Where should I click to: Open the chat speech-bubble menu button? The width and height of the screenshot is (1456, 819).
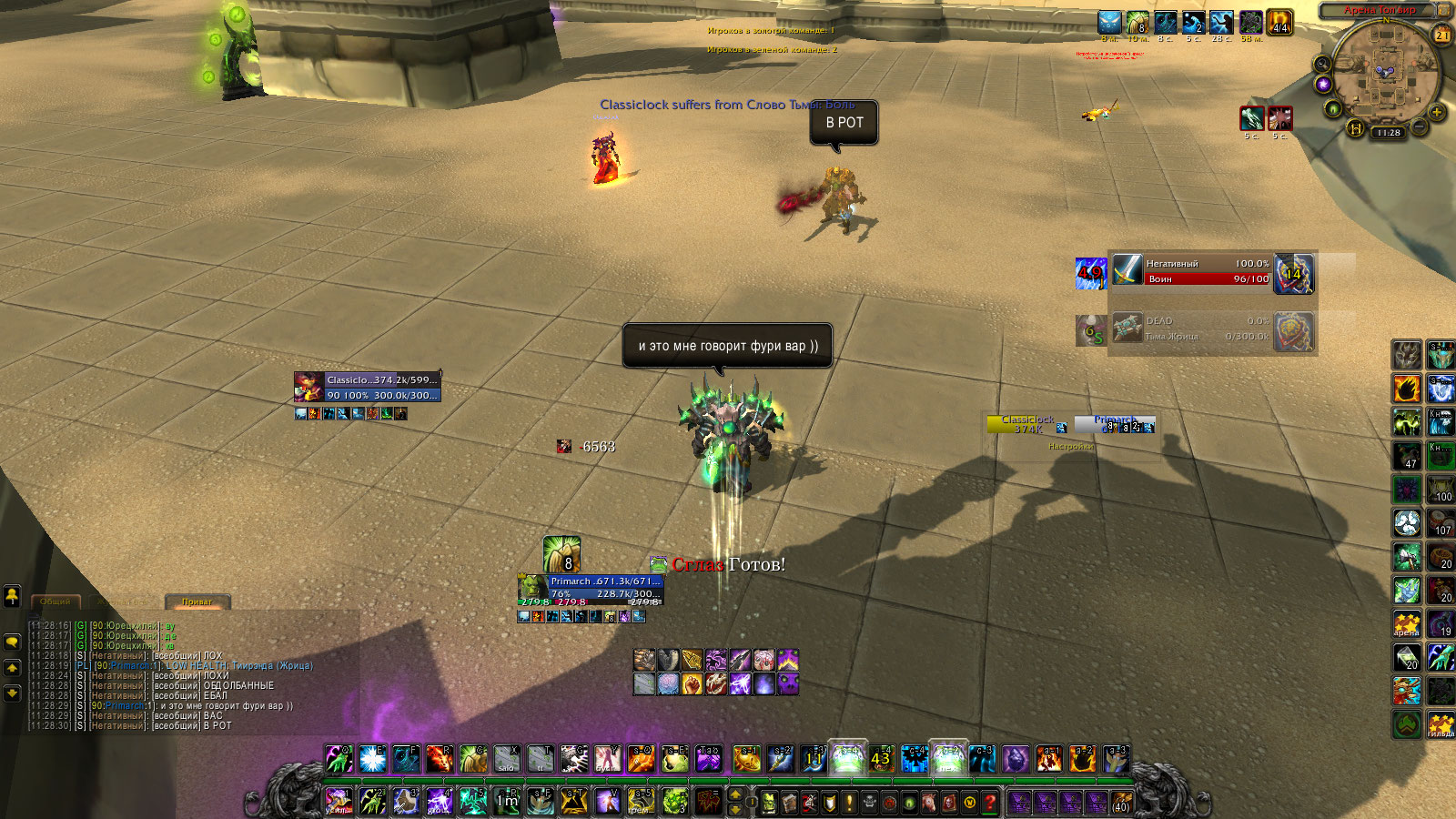[12, 642]
